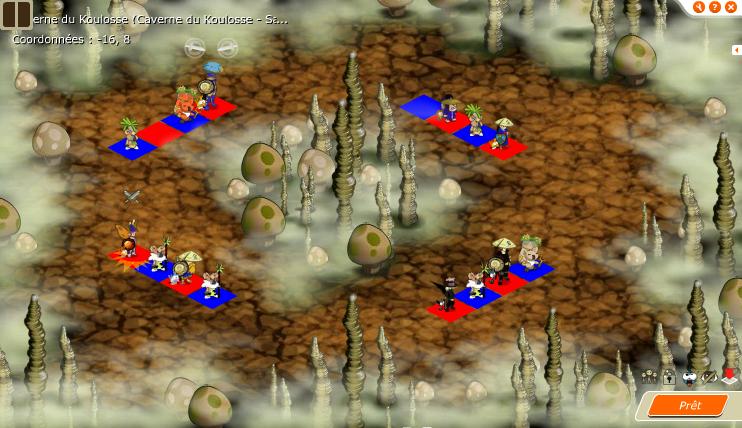The width and height of the screenshot is (742, 428).
Task: Open options with the wrench button
Action: click(x=698, y=7)
